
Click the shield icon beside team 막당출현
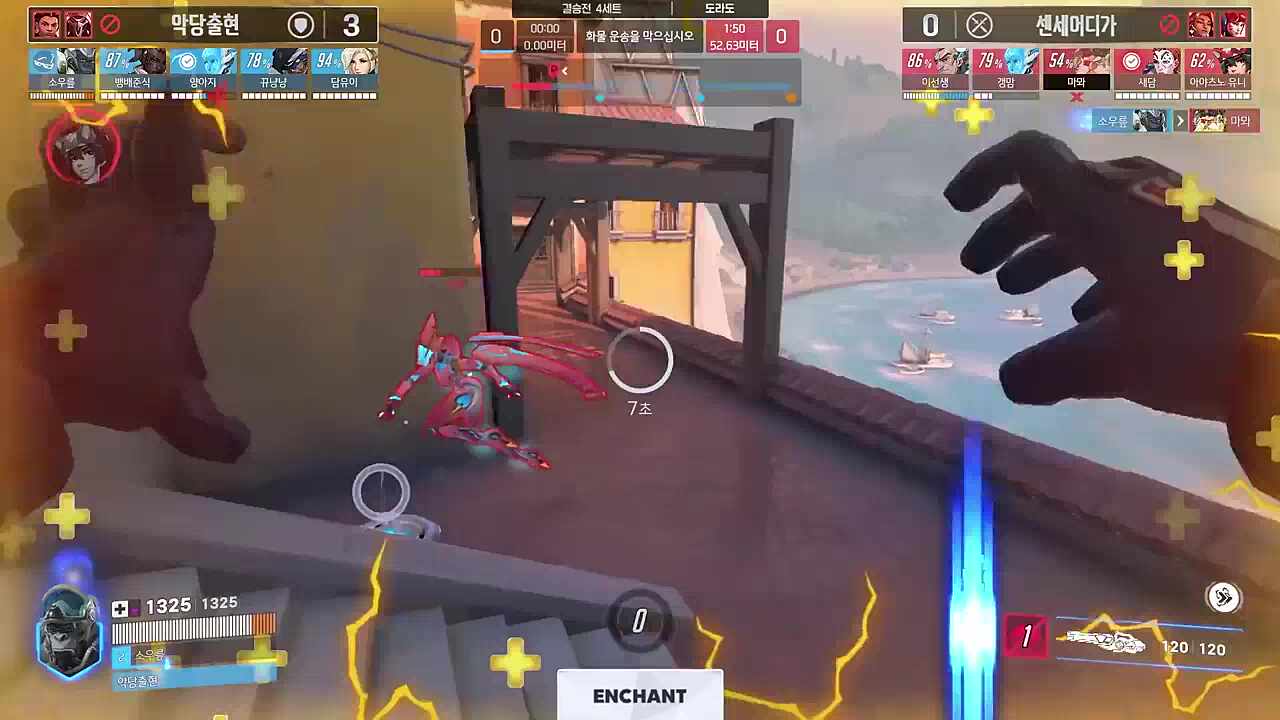click(x=300, y=23)
